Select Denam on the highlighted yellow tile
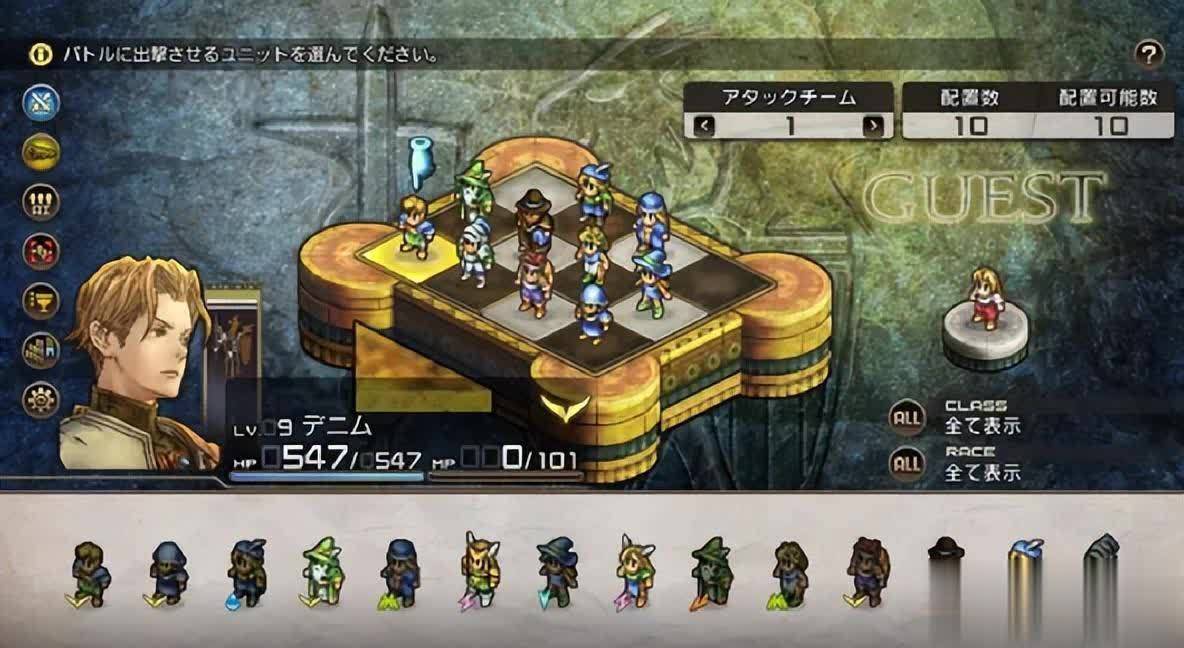Screen dimensions: 1184x648 click(414, 228)
